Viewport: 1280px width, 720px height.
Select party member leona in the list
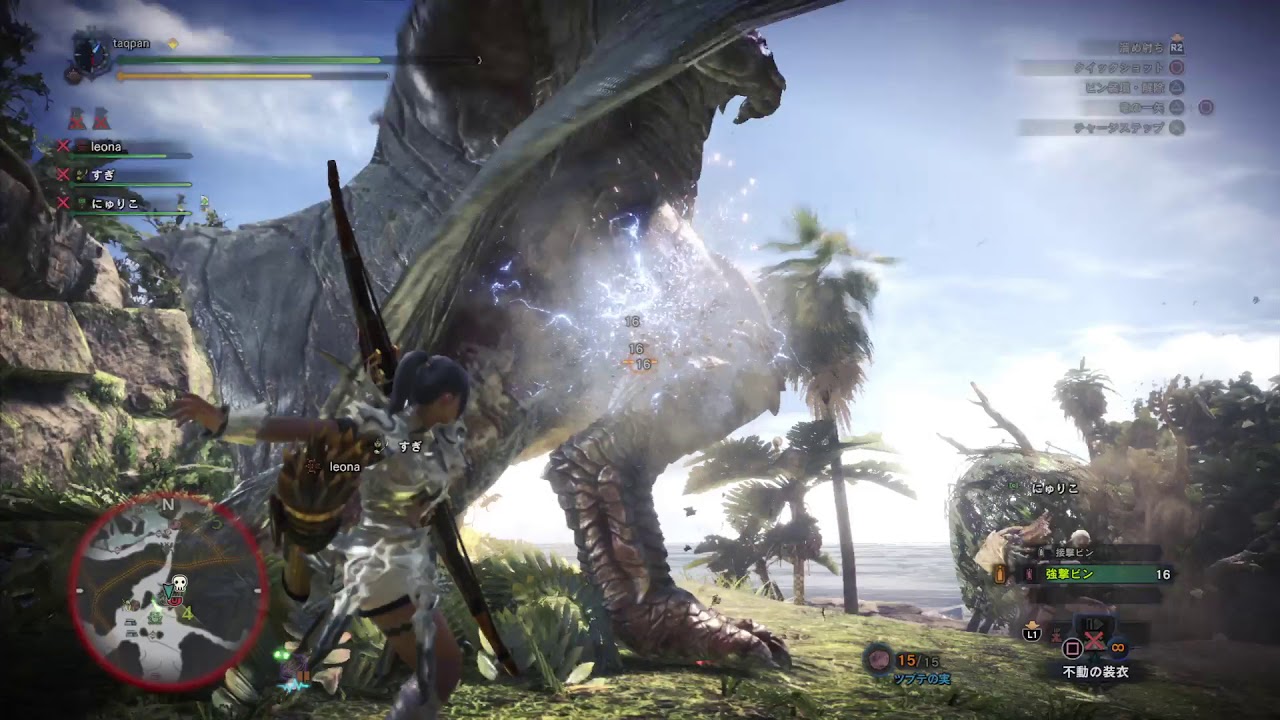(x=106, y=147)
